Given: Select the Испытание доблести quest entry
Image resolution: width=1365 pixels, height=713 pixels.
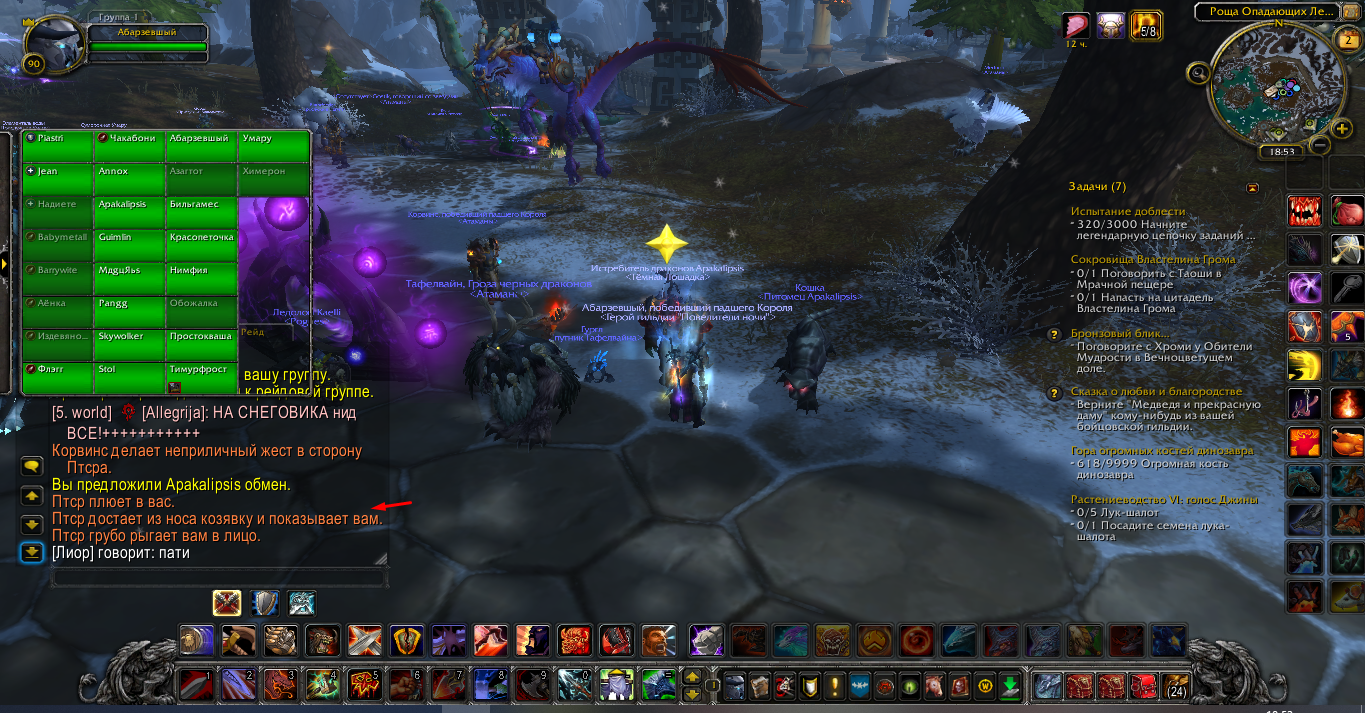Looking at the screenshot, I should tap(1128, 211).
